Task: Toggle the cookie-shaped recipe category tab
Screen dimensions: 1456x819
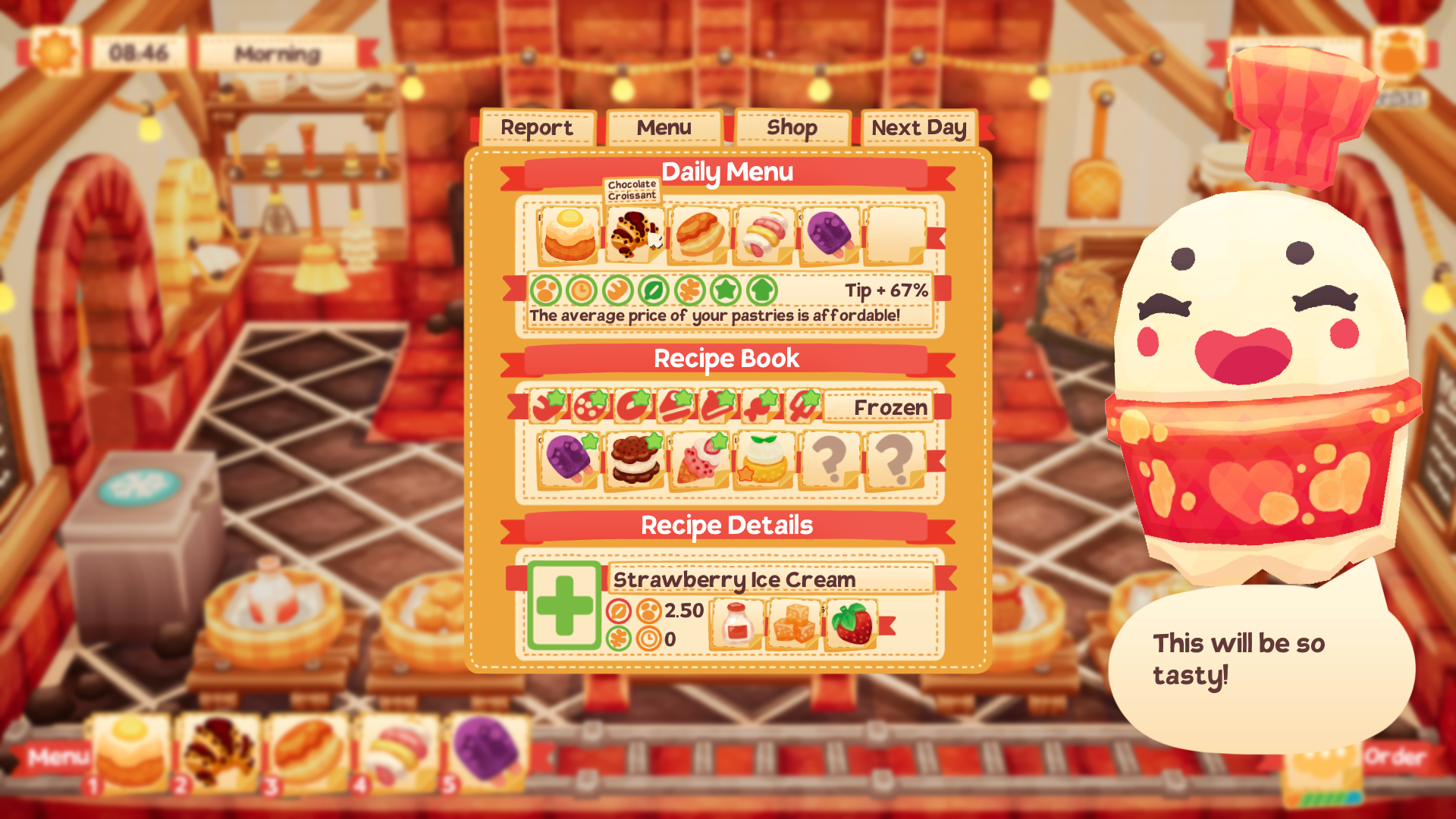Action: pyautogui.click(x=589, y=407)
